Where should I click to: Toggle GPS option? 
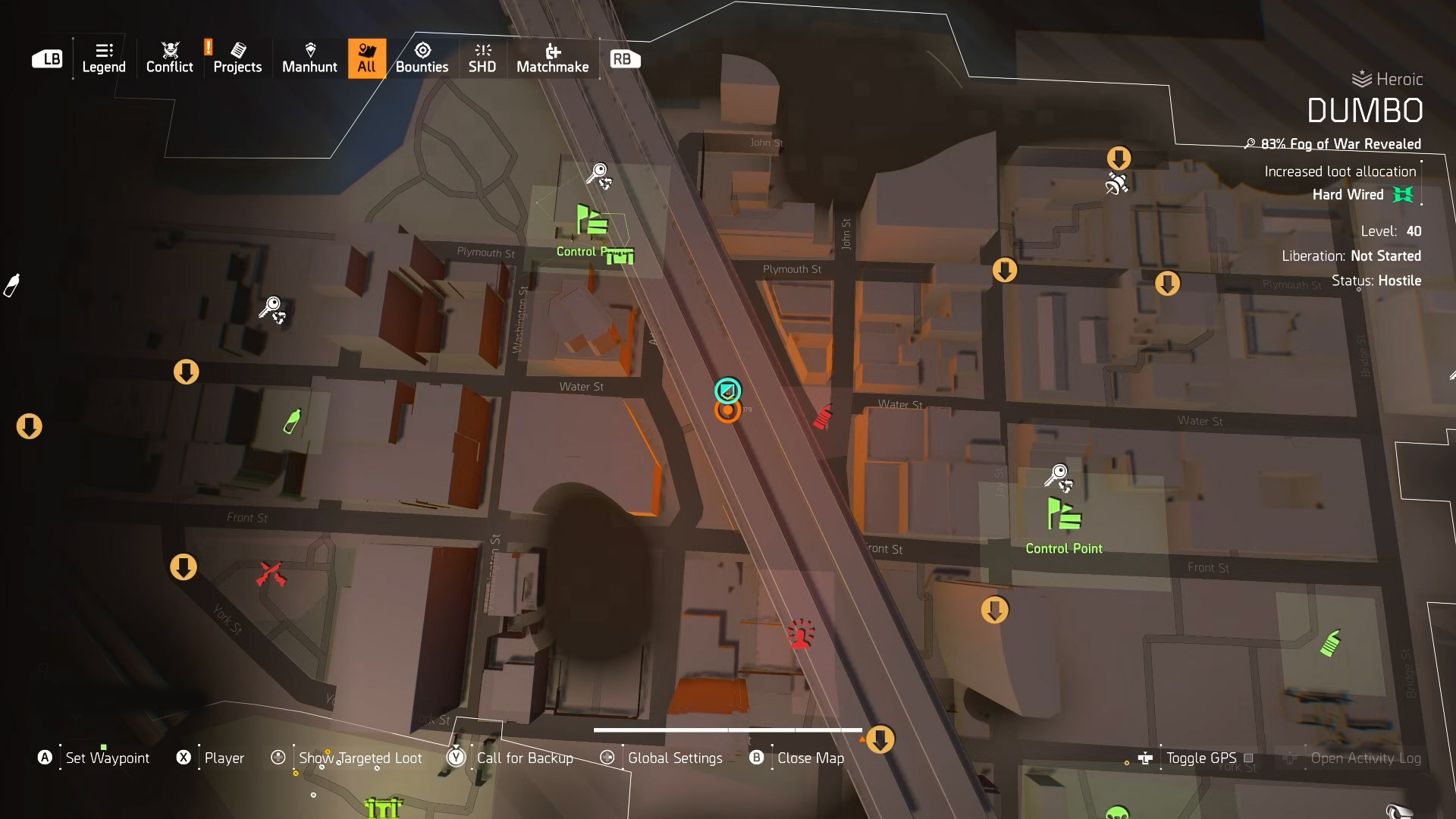pyautogui.click(x=1201, y=758)
